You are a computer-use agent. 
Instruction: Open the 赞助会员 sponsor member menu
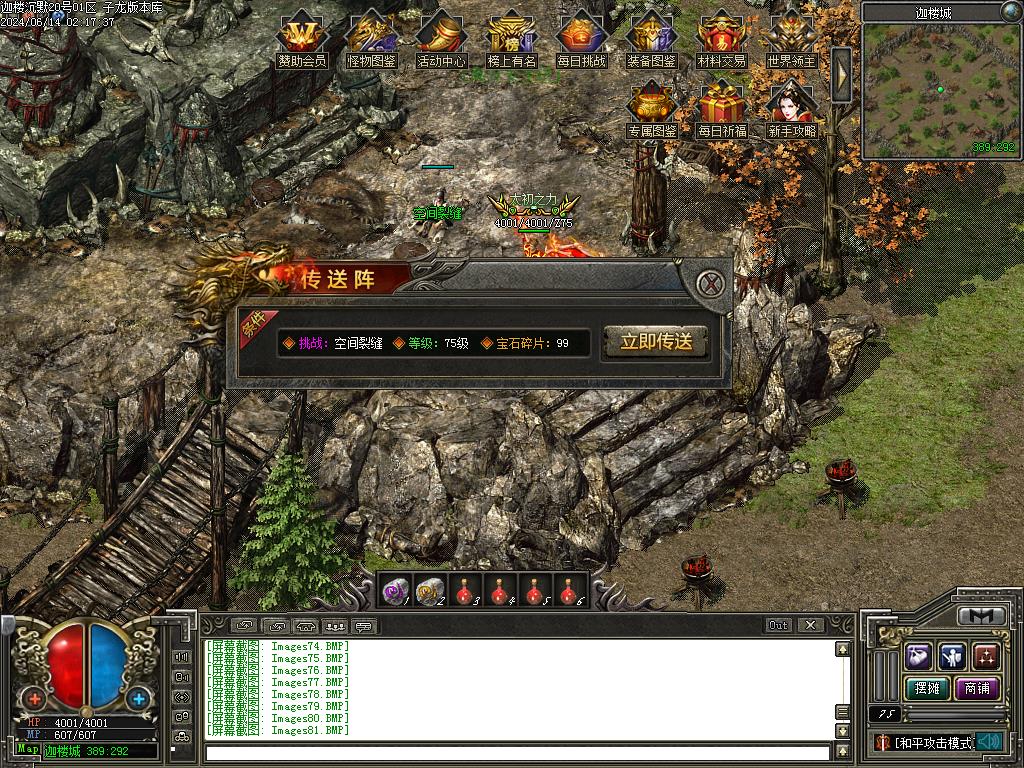(301, 40)
